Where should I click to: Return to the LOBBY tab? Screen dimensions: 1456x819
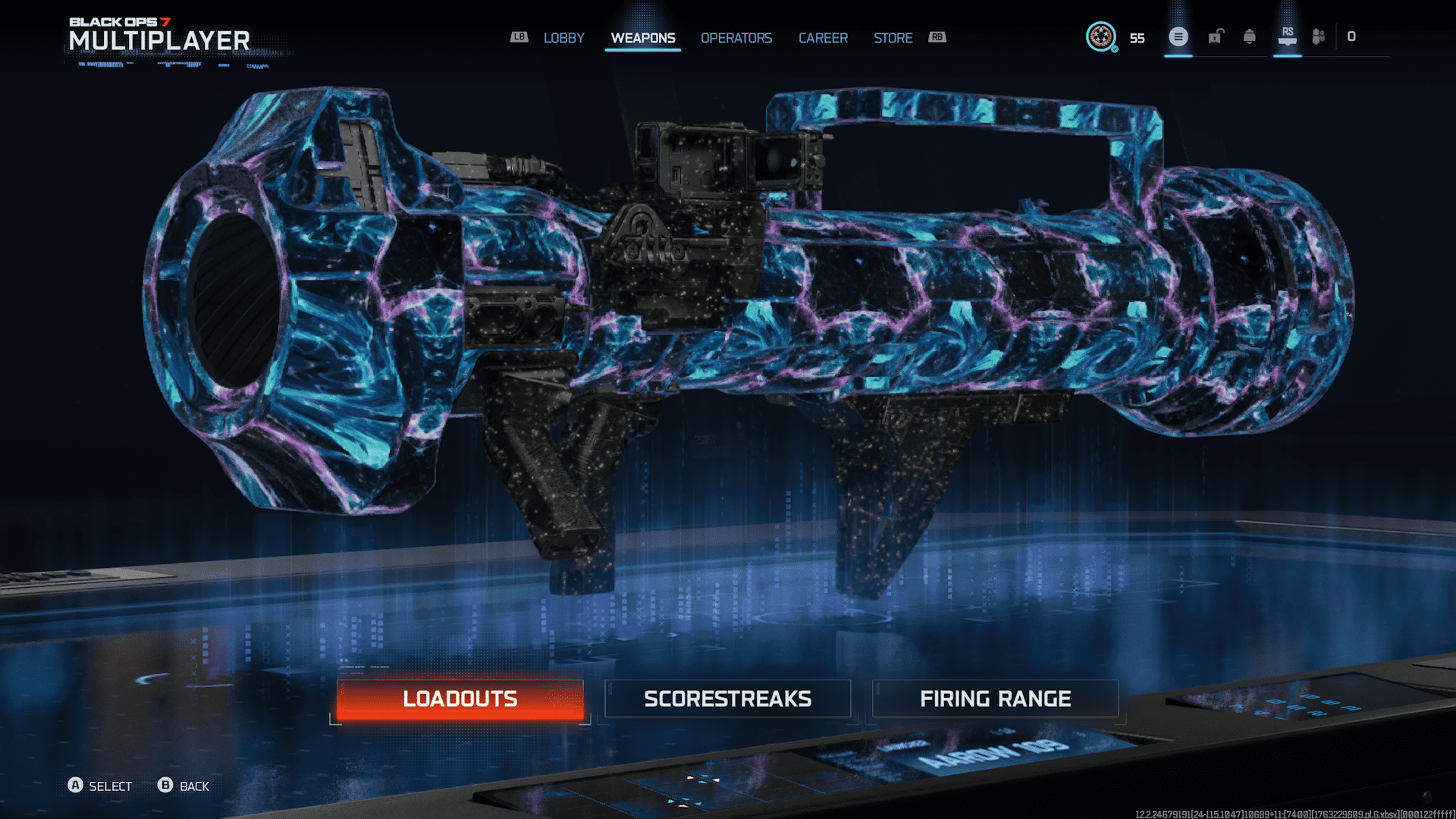click(x=563, y=38)
